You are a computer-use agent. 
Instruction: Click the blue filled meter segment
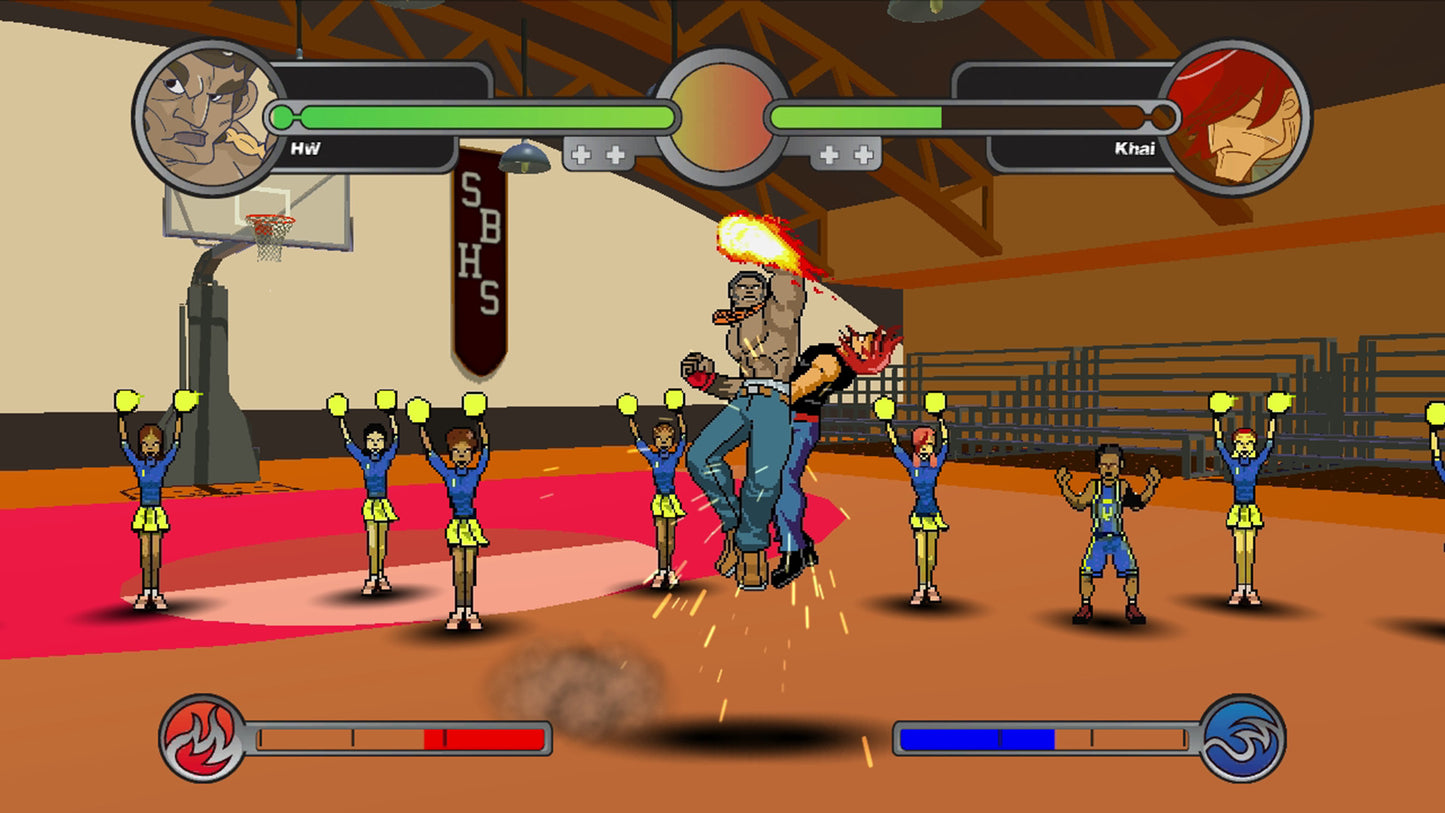(x=975, y=738)
